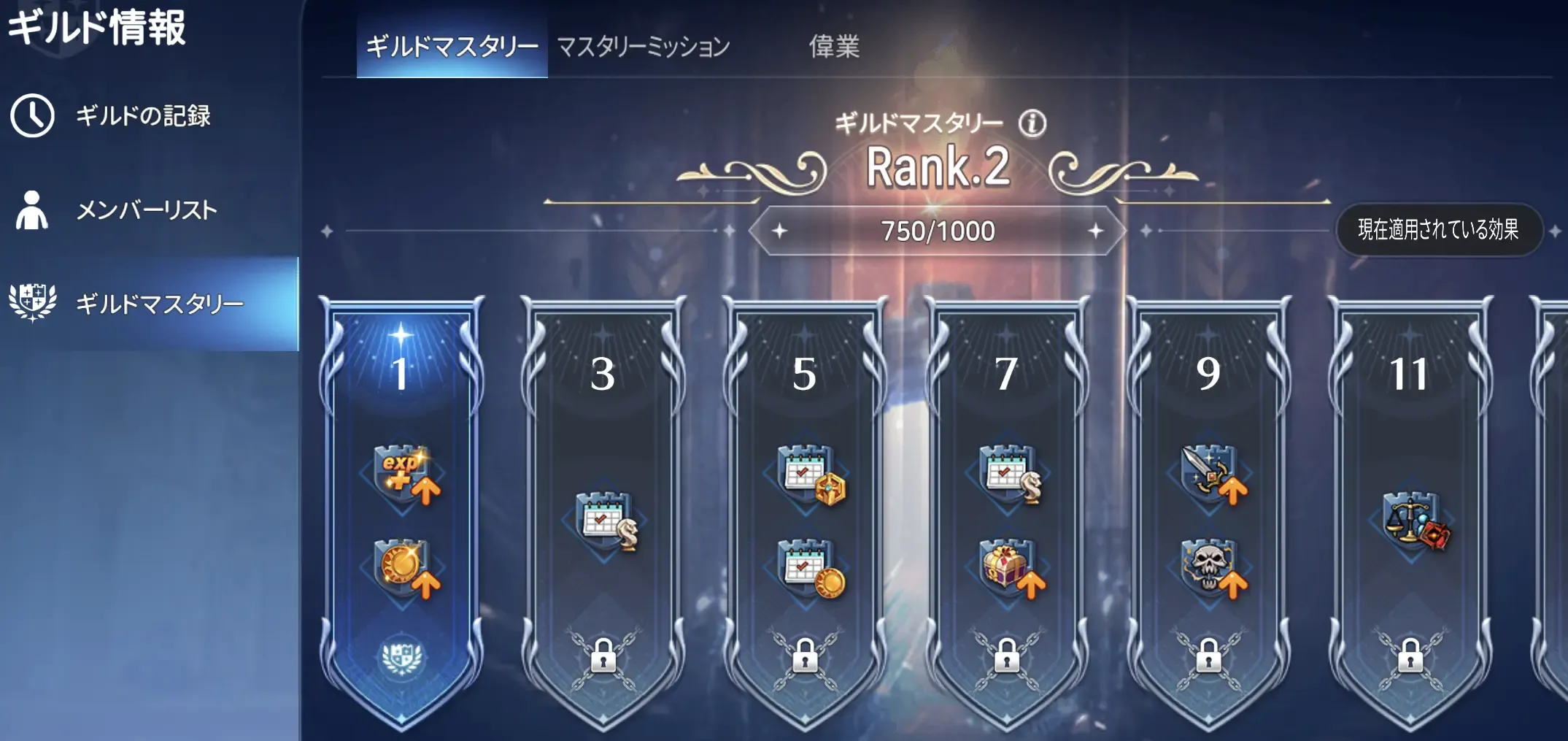This screenshot has height=741, width=1568.
Task: Open ギルドの記録 from the sidebar
Action: coord(142,115)
